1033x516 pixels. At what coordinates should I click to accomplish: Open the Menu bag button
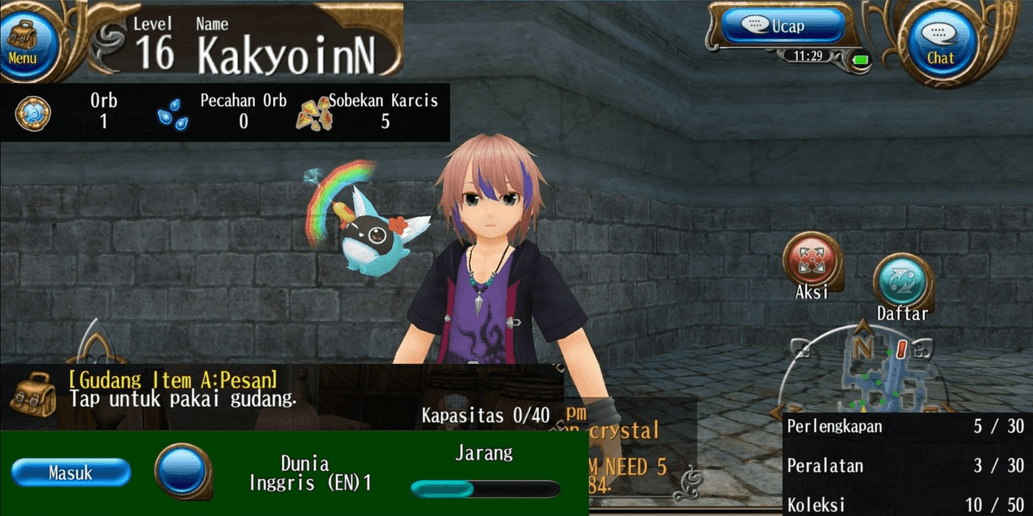click(x=23, y=40)
